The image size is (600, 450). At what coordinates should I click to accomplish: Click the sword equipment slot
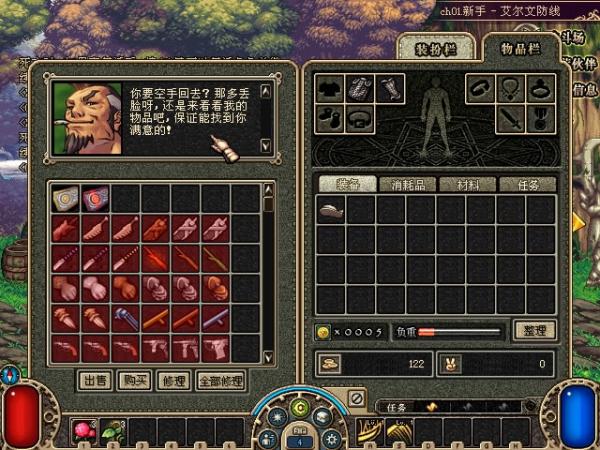click(x=511, y=119)
